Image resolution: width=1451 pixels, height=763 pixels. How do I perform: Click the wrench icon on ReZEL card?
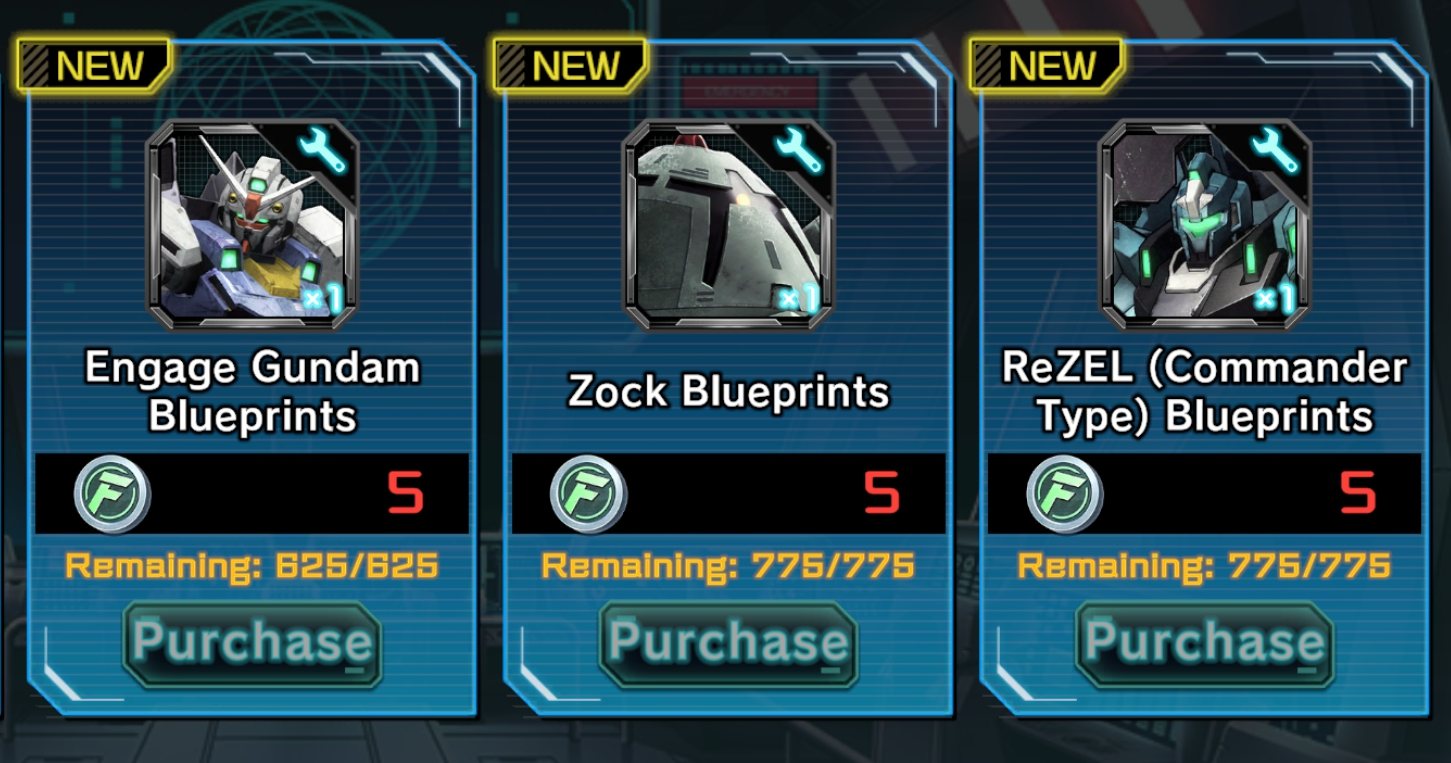coord(1275,148)
